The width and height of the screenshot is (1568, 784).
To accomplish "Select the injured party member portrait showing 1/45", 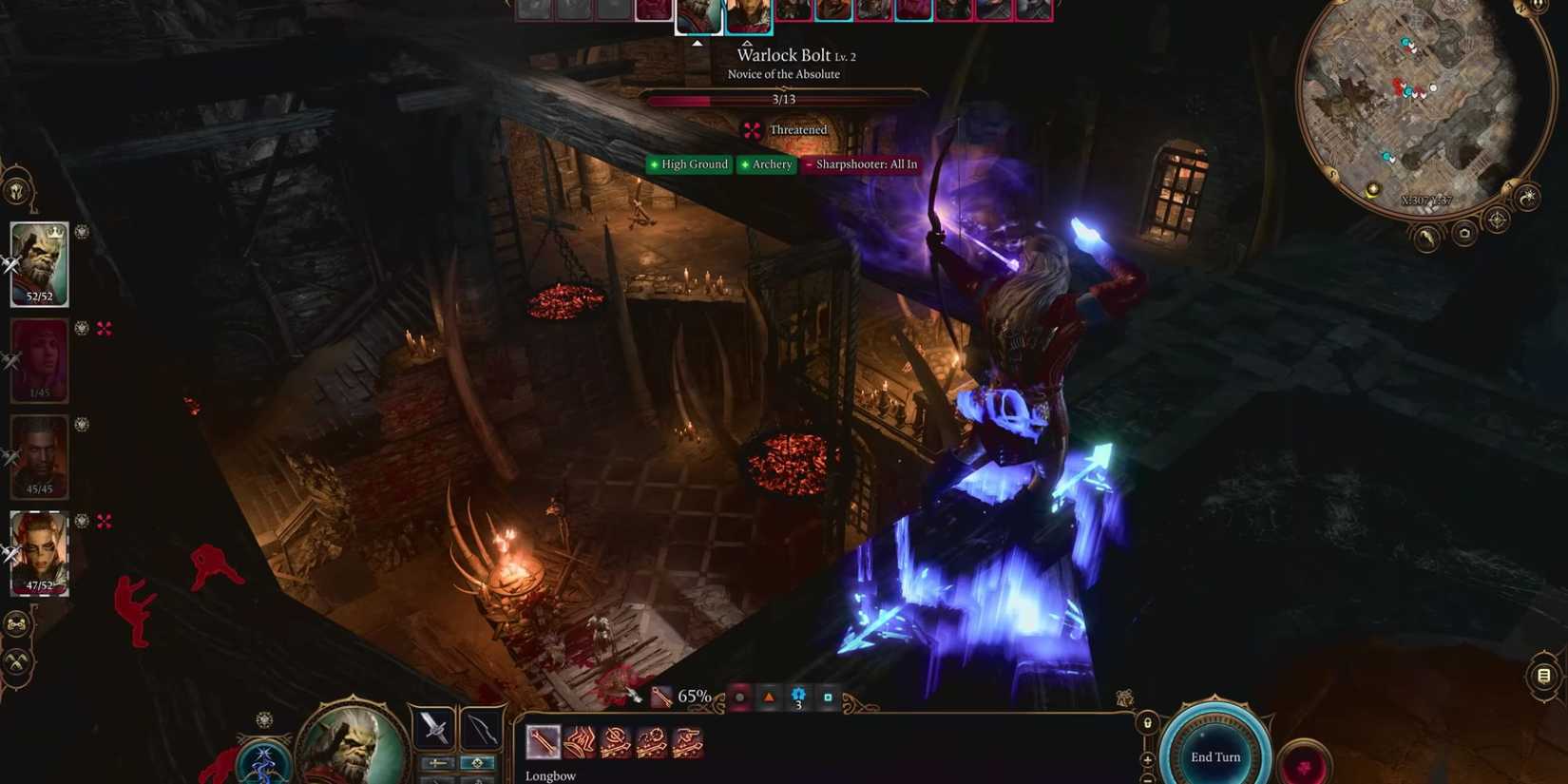I will [x=38, y=359].
